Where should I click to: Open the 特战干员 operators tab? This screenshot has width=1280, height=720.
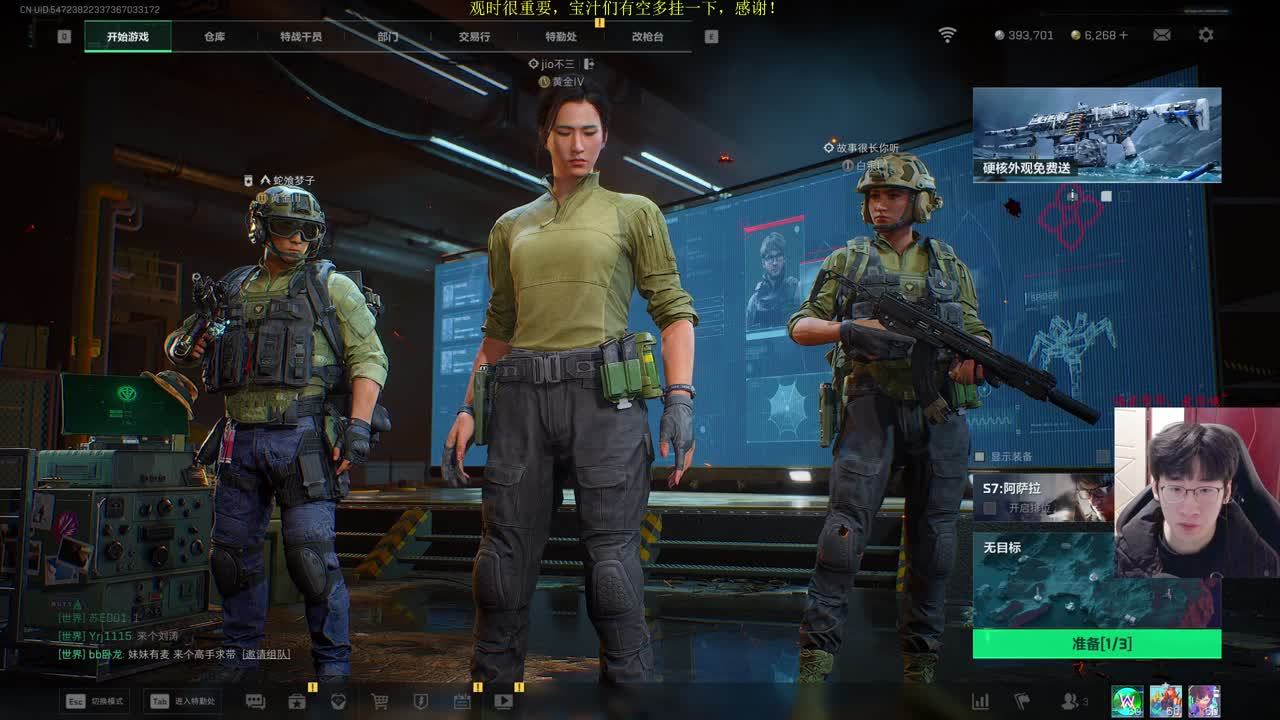301,37
